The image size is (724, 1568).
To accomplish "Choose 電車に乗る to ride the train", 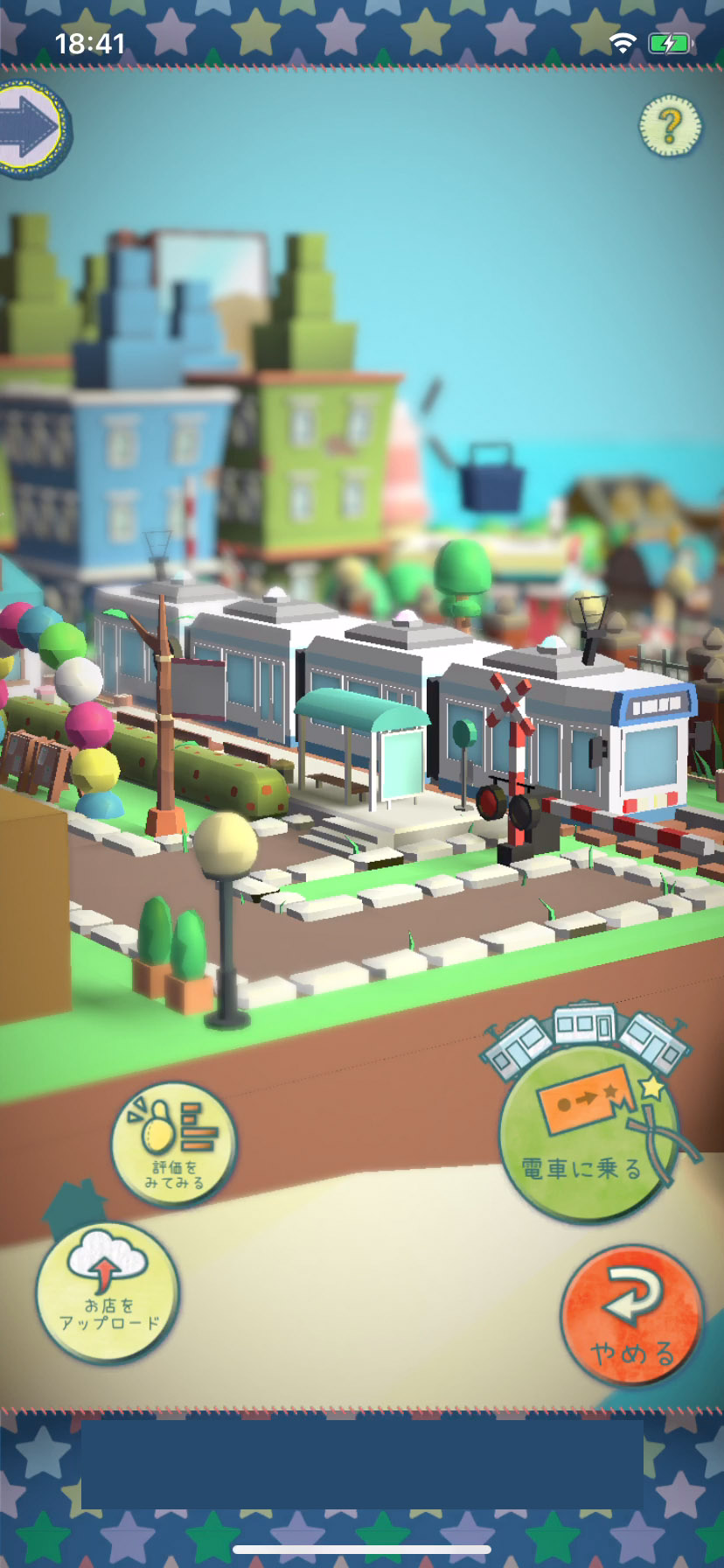I will pos(588,1134).
